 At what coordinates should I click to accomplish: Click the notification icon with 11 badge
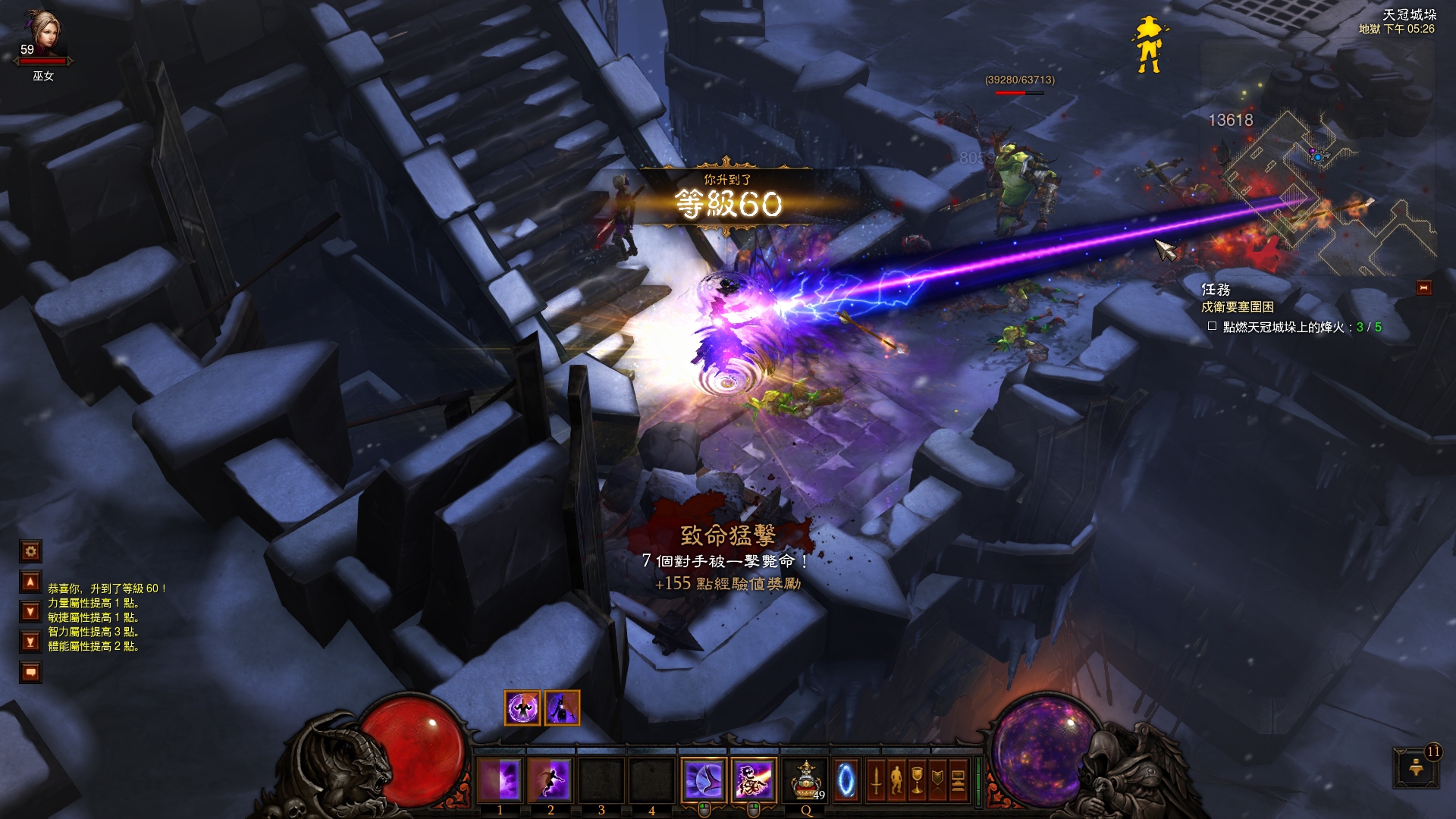click(1415, 767)
